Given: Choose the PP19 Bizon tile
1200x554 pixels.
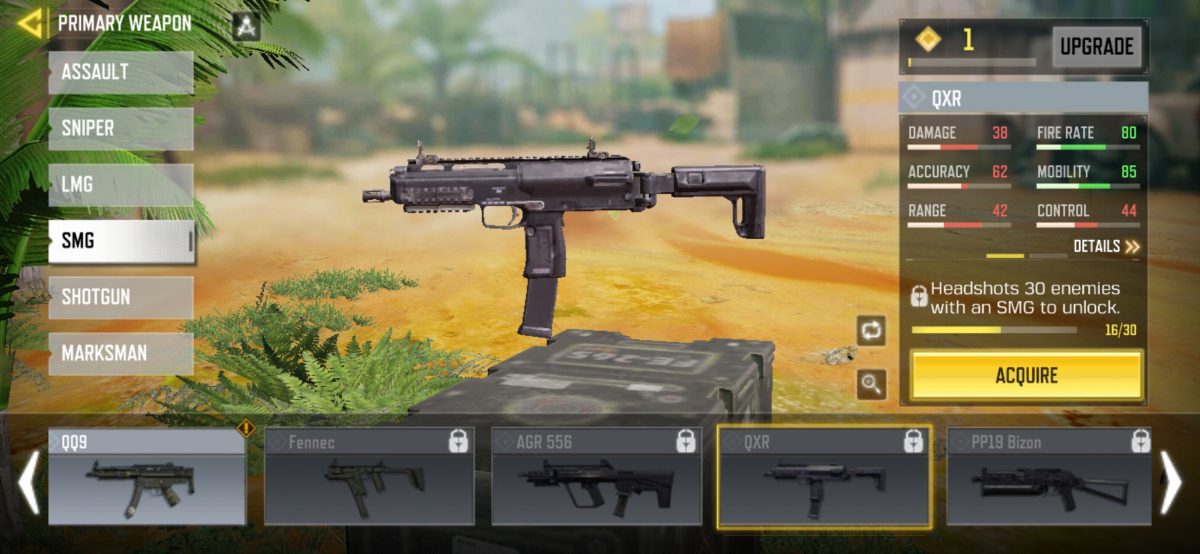Looking at the screenshot, I should (1048, 476).
